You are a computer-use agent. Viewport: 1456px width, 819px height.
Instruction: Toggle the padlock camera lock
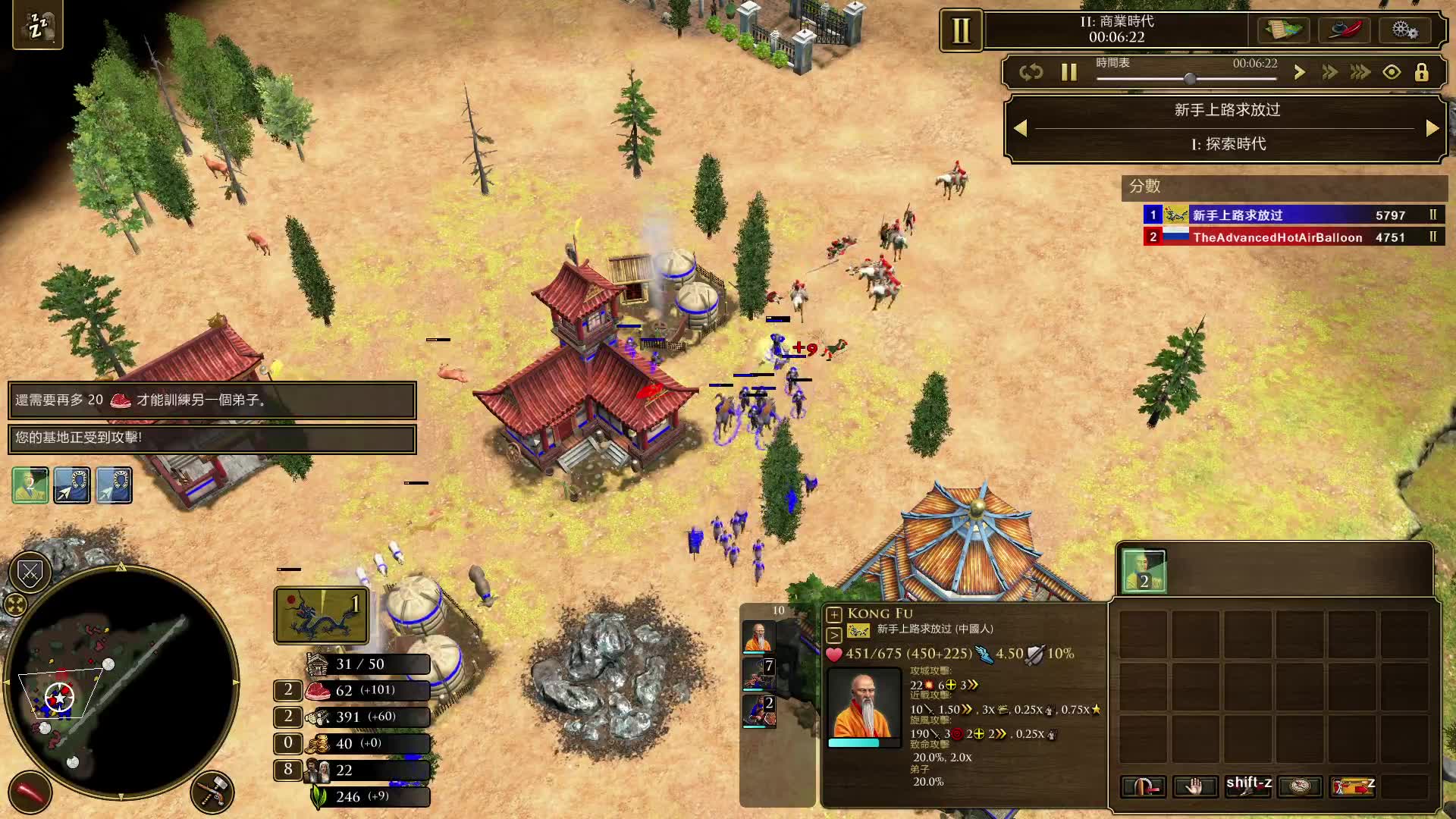click(x=1422, y=72)
